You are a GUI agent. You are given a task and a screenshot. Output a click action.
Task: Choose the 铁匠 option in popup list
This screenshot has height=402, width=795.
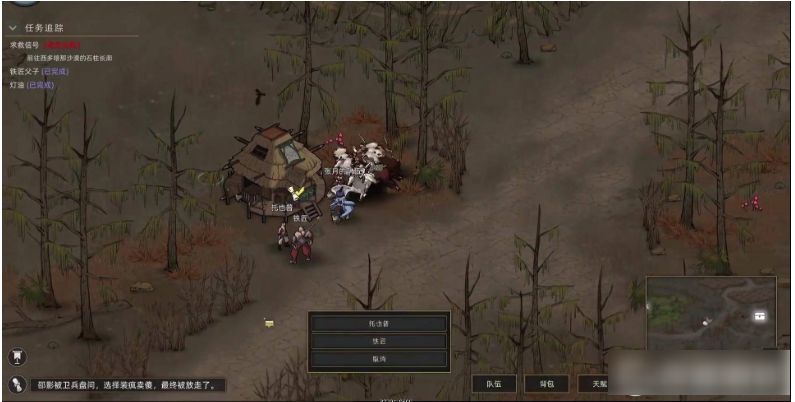pos(378,340)
